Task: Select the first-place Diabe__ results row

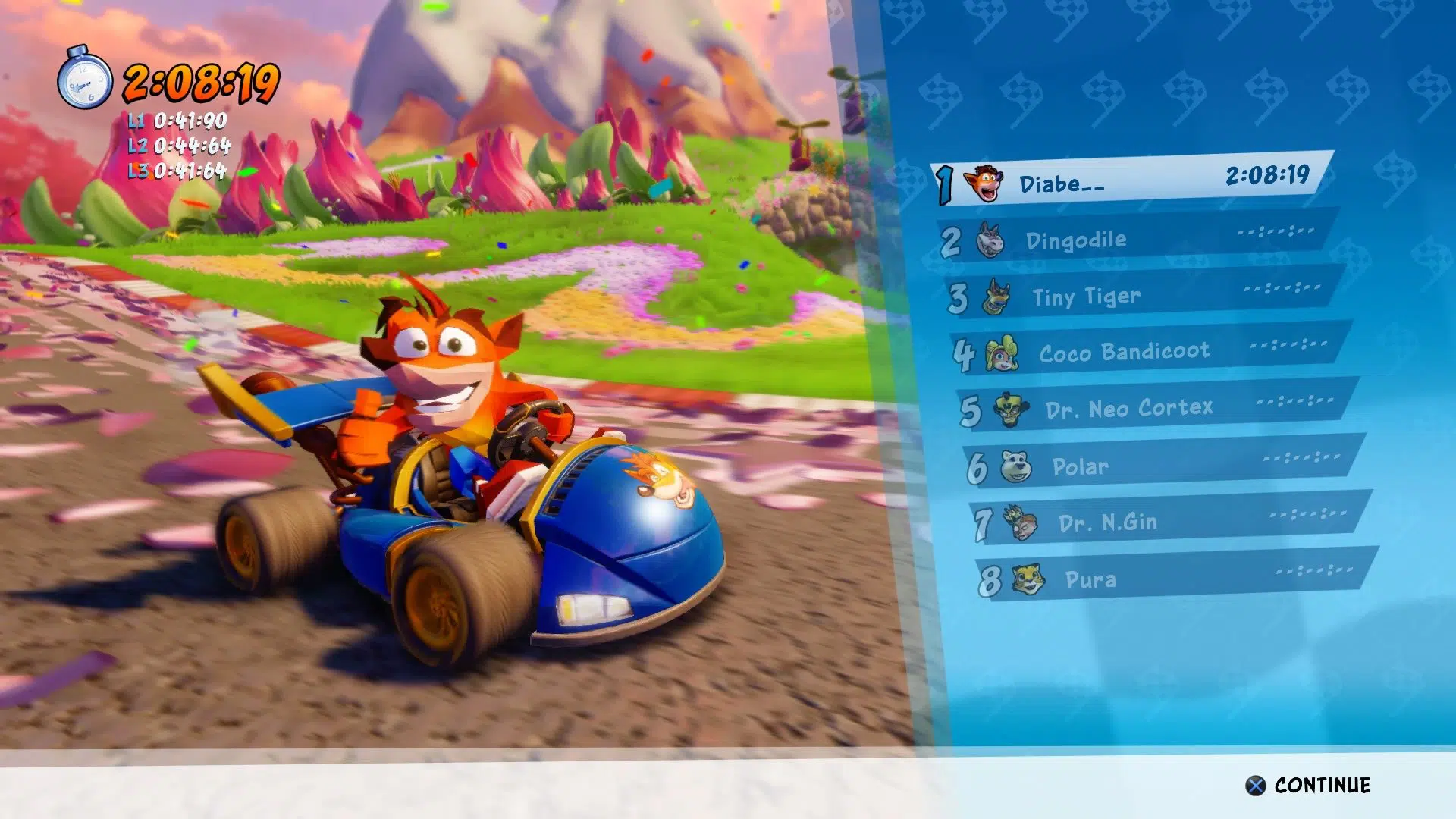Action: pos(1131,180)
